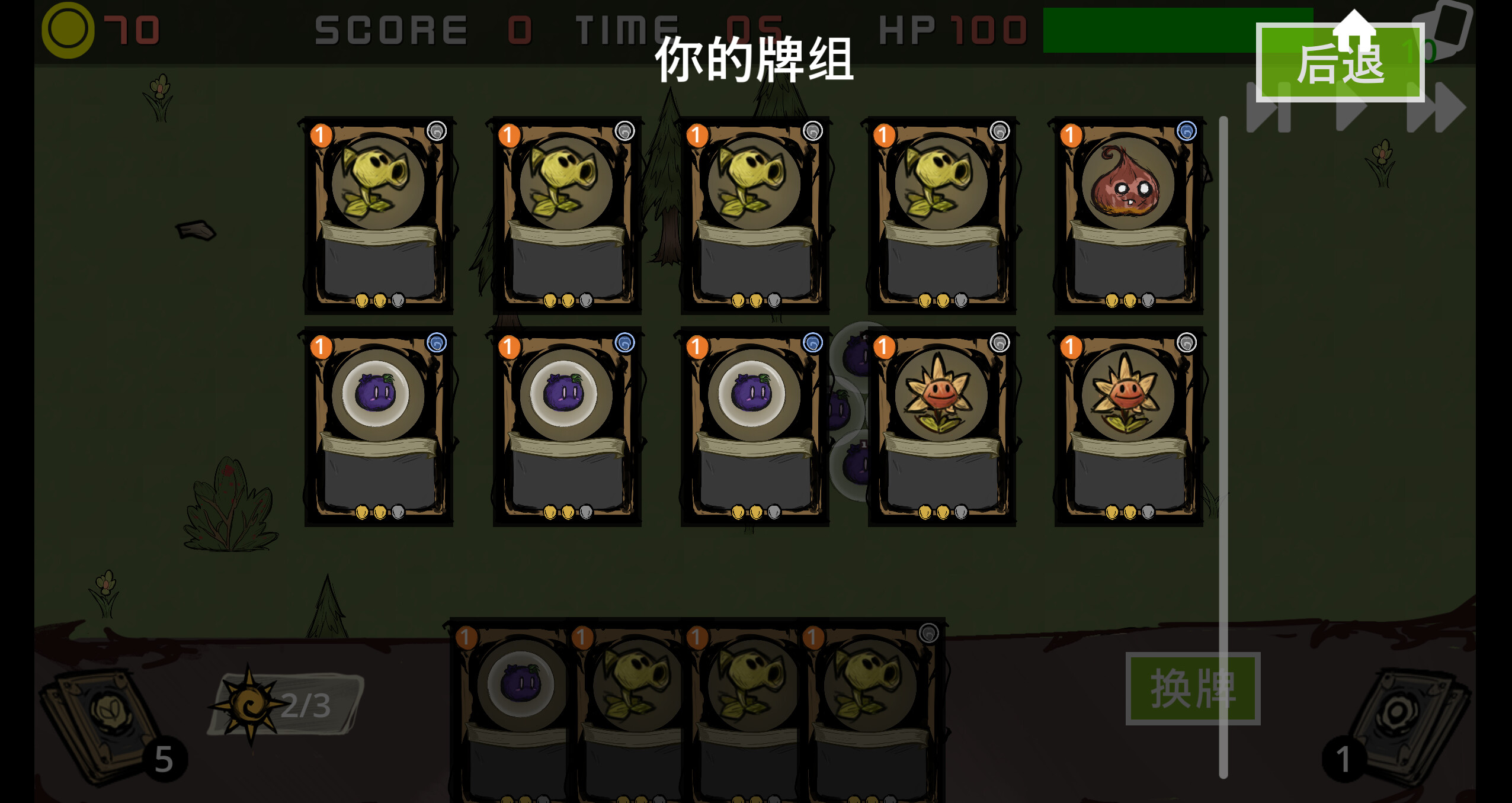Click the vertical scrollbar on the right side
1512x803 pixels.
coord(1222,415)
